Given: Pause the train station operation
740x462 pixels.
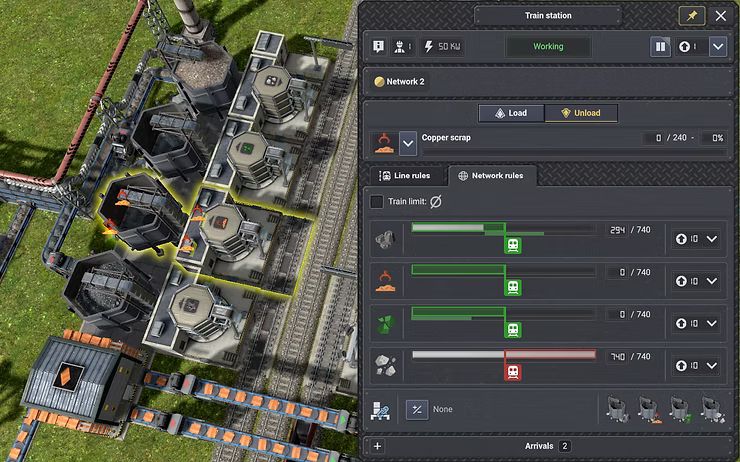Looking at the screenshot, I should (660, 46).
